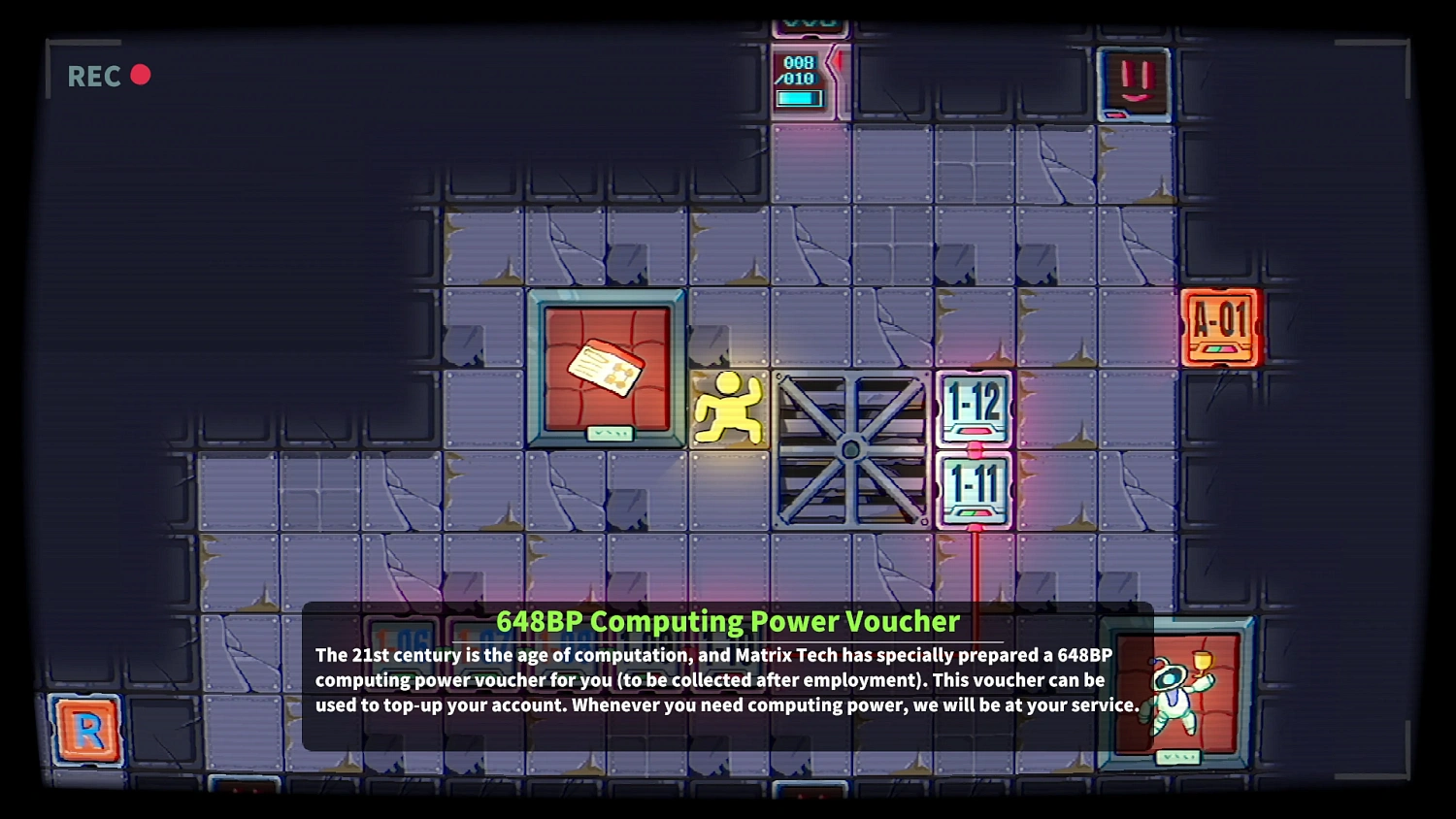Image resolution: width=1456 pixels, height=819 pixels.
Task: Click the display strip below the voucher platform
Action: (x=609, y=432)
